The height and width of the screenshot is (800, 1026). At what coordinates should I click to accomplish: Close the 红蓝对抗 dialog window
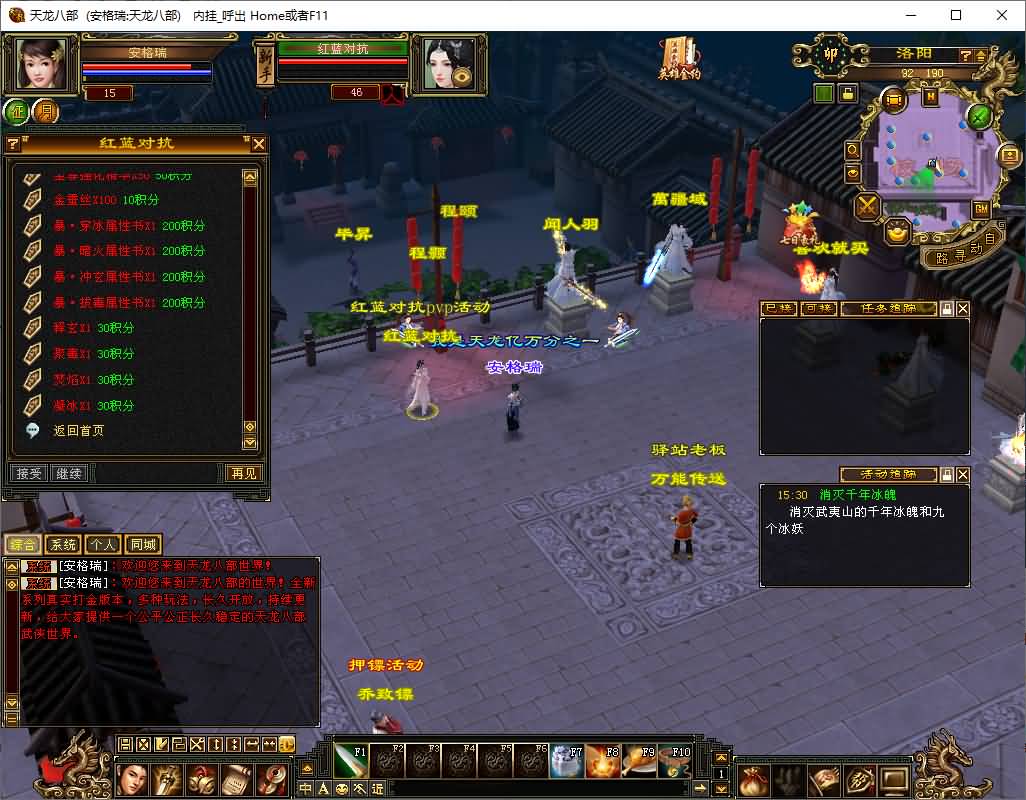(258, 144)
